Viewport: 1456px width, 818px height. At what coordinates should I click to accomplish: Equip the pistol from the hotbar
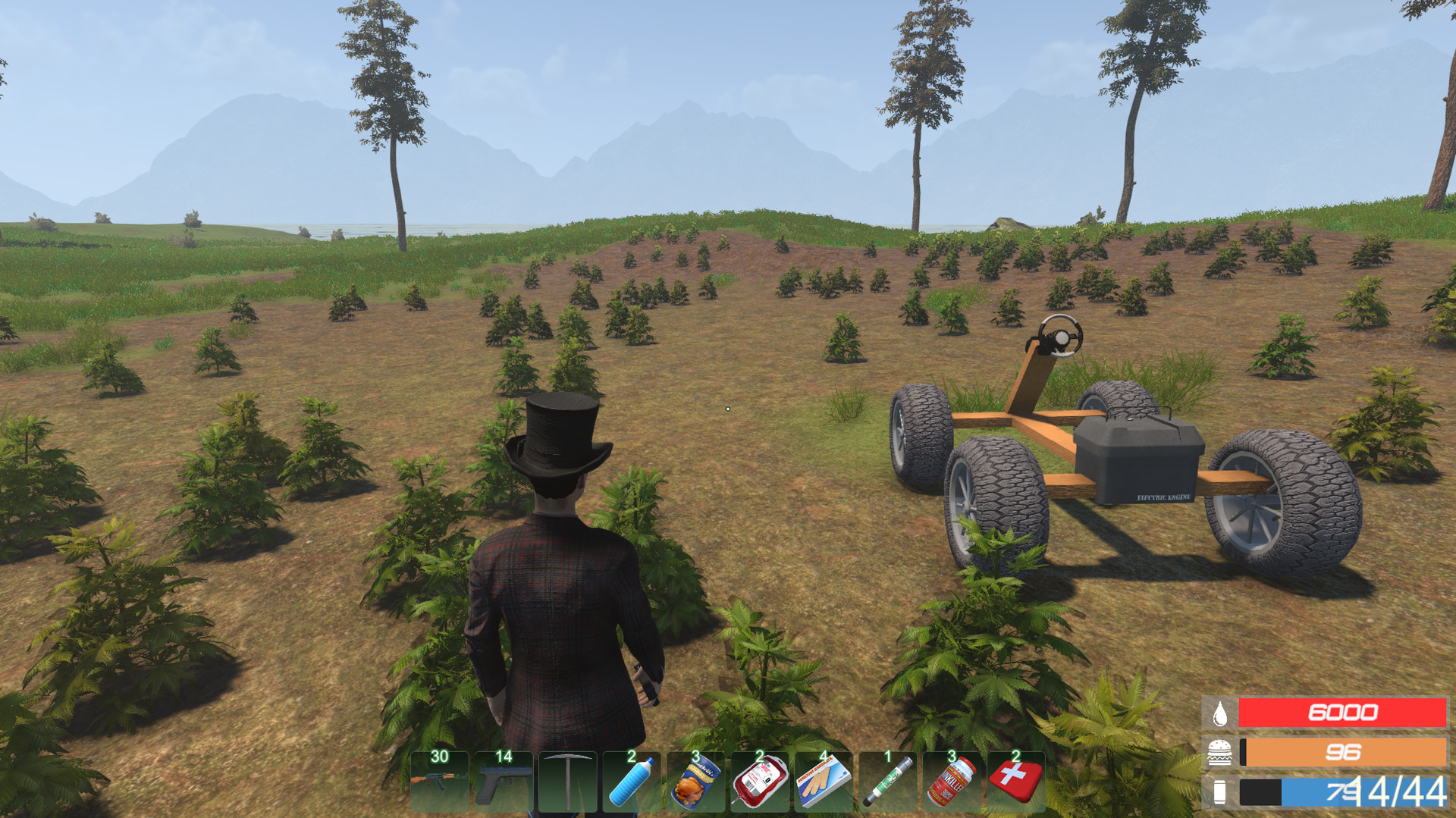(504, 782)
